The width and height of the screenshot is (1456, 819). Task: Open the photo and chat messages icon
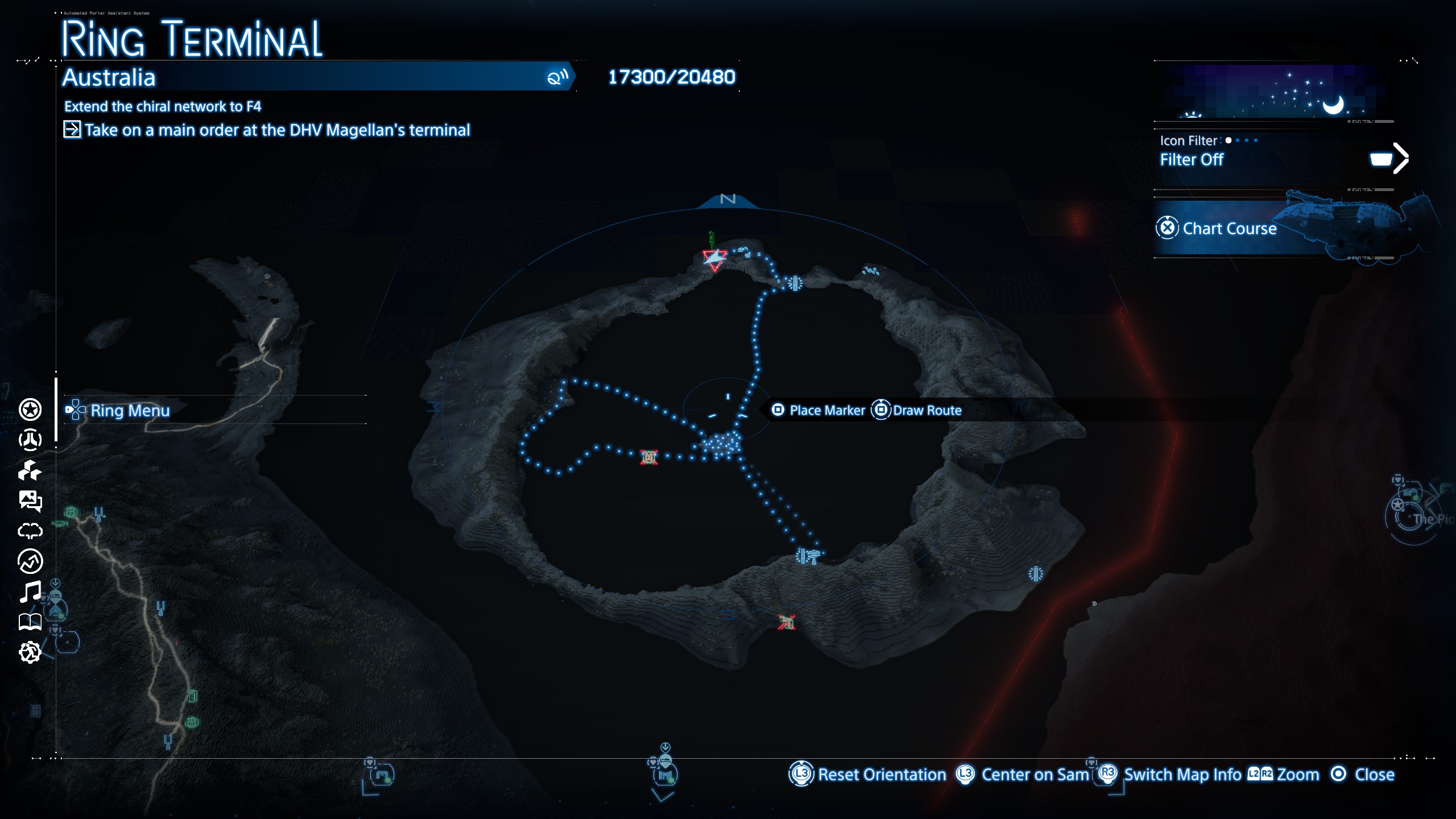click(30, 501)
